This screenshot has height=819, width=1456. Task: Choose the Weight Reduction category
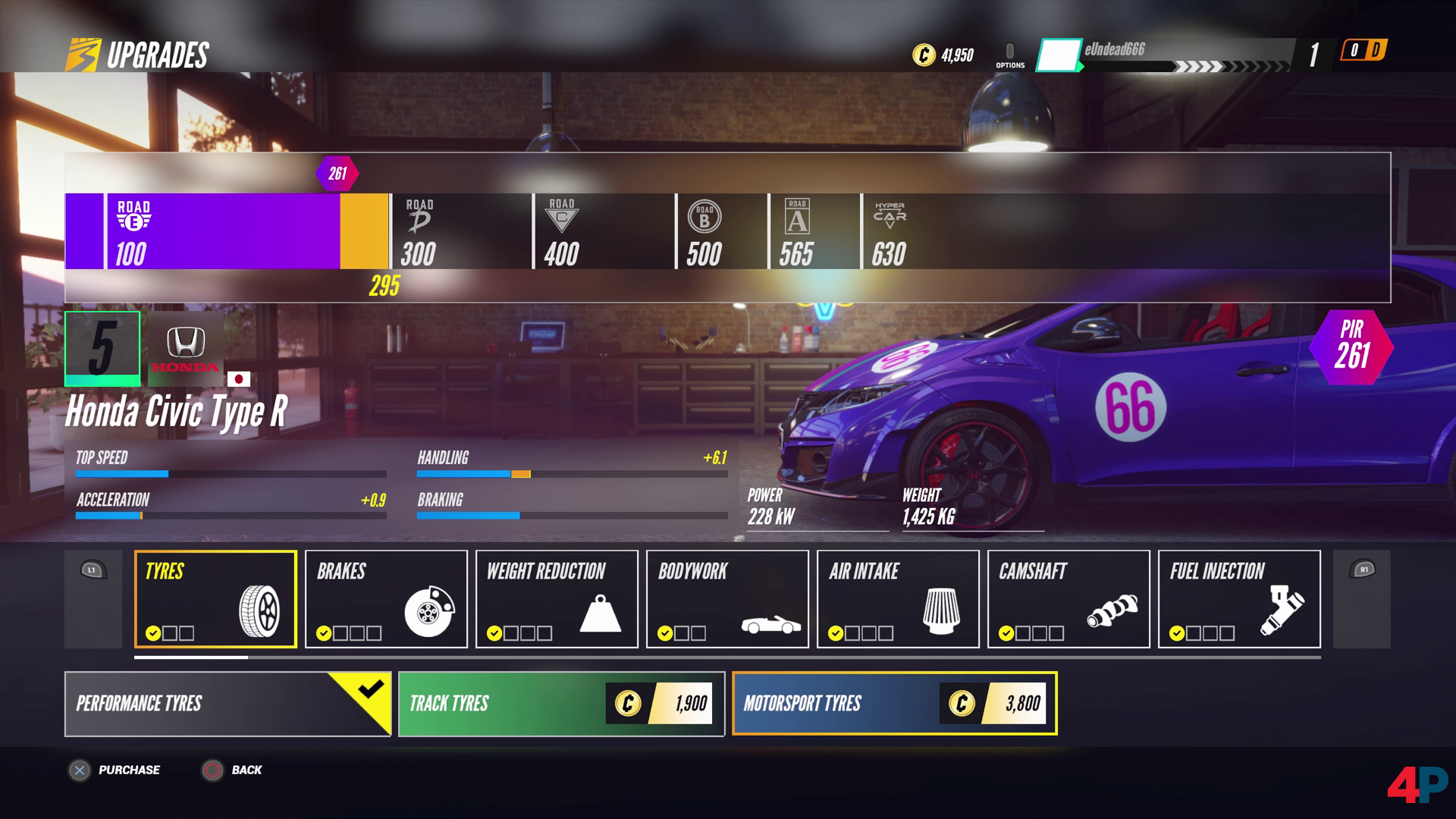[x=557, y=599]
